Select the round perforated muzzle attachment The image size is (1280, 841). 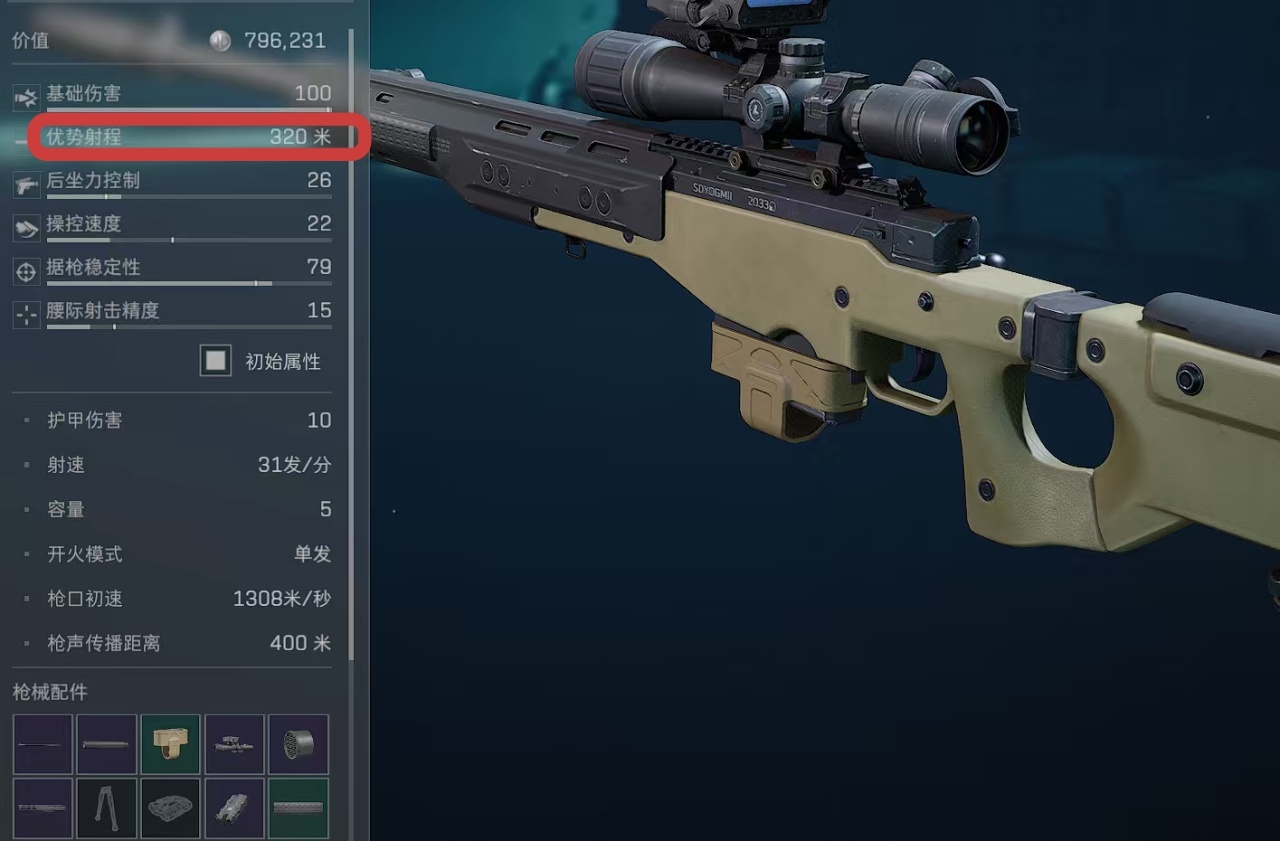tap(298, 744)
